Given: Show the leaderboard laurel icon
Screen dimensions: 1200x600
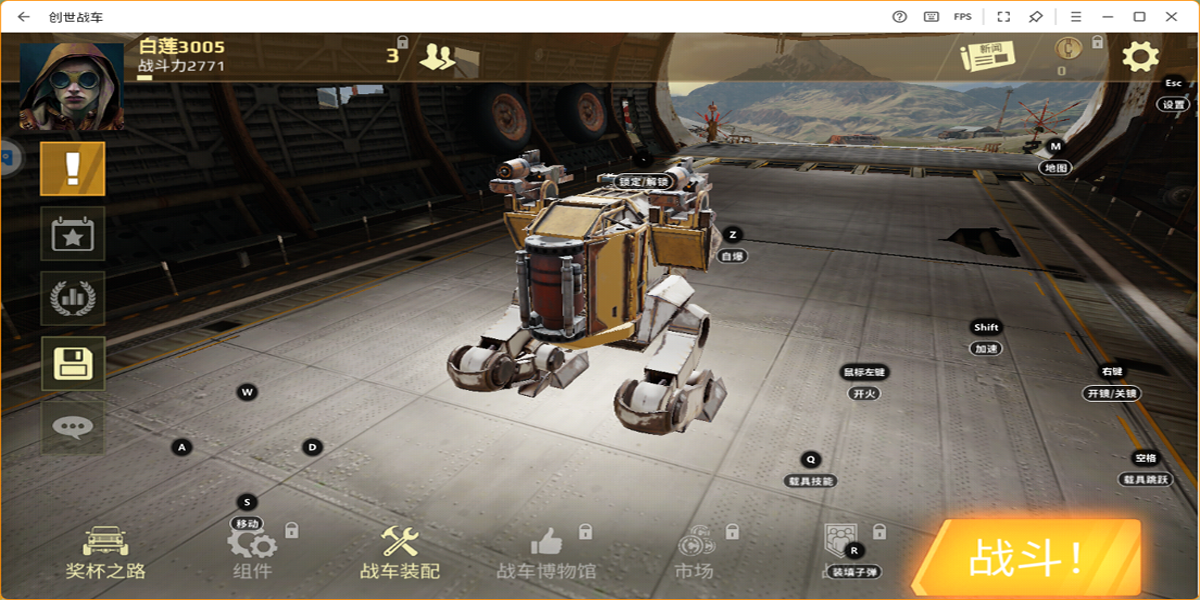Looking at the screenshot, I should (72, 298).
